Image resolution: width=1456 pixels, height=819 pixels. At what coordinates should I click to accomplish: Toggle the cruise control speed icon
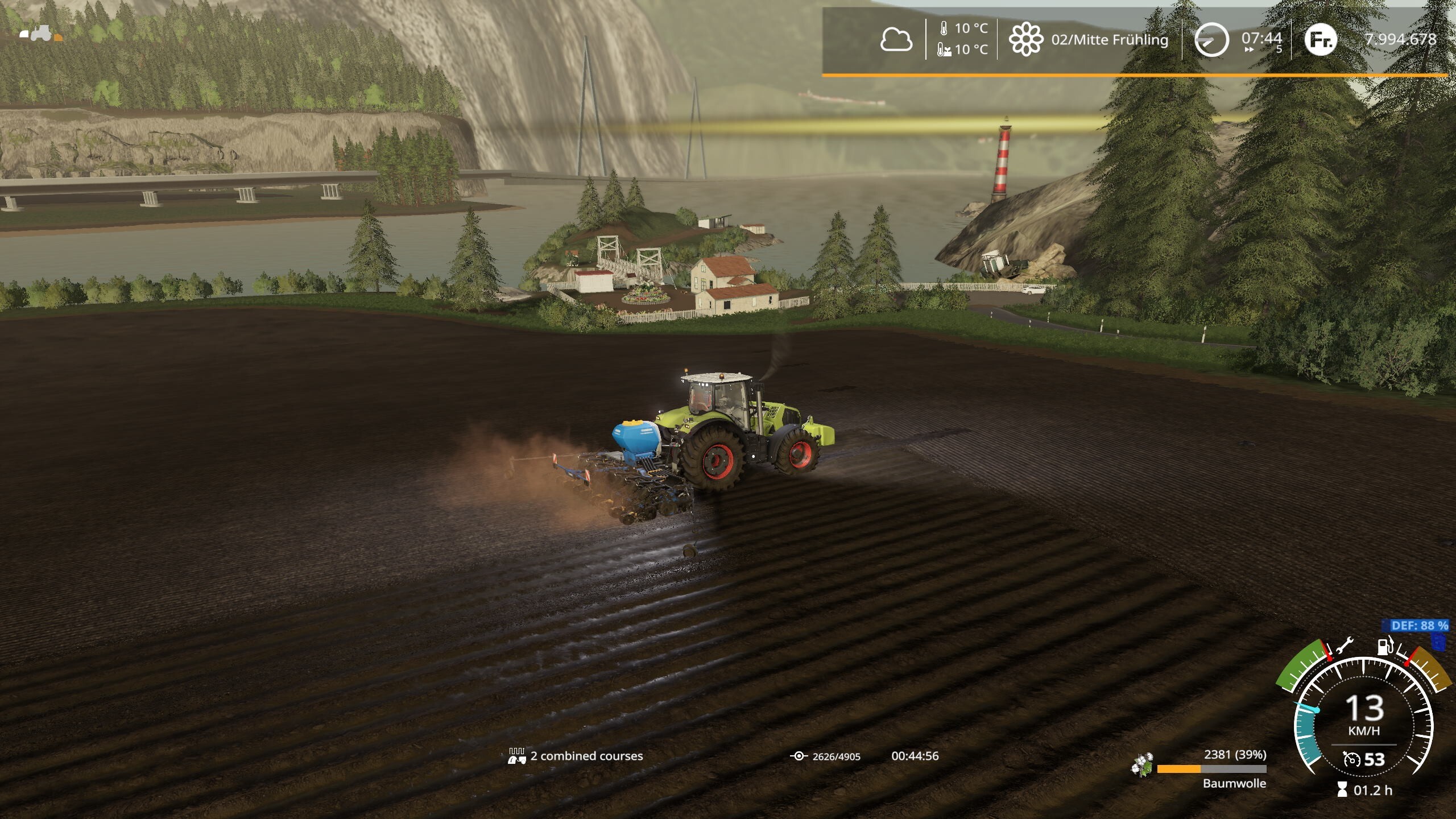(x=1351, y=759)
